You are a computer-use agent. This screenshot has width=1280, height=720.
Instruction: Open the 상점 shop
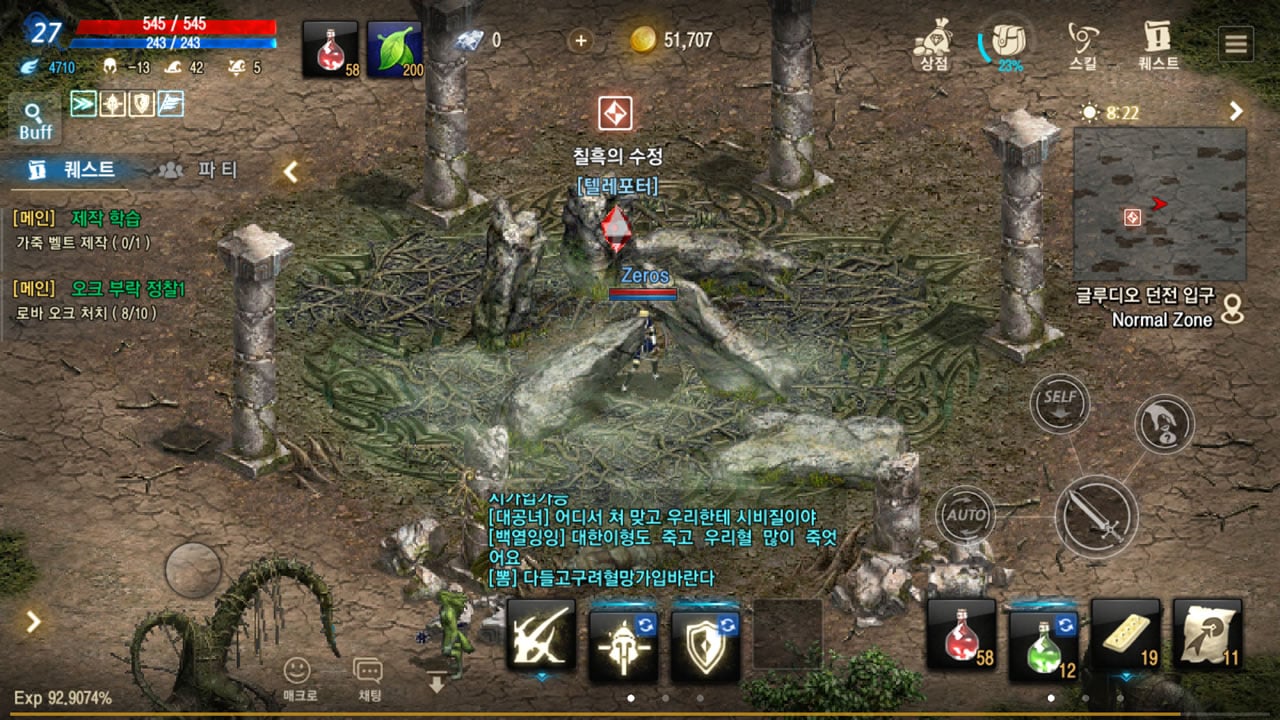coord(935,45)
